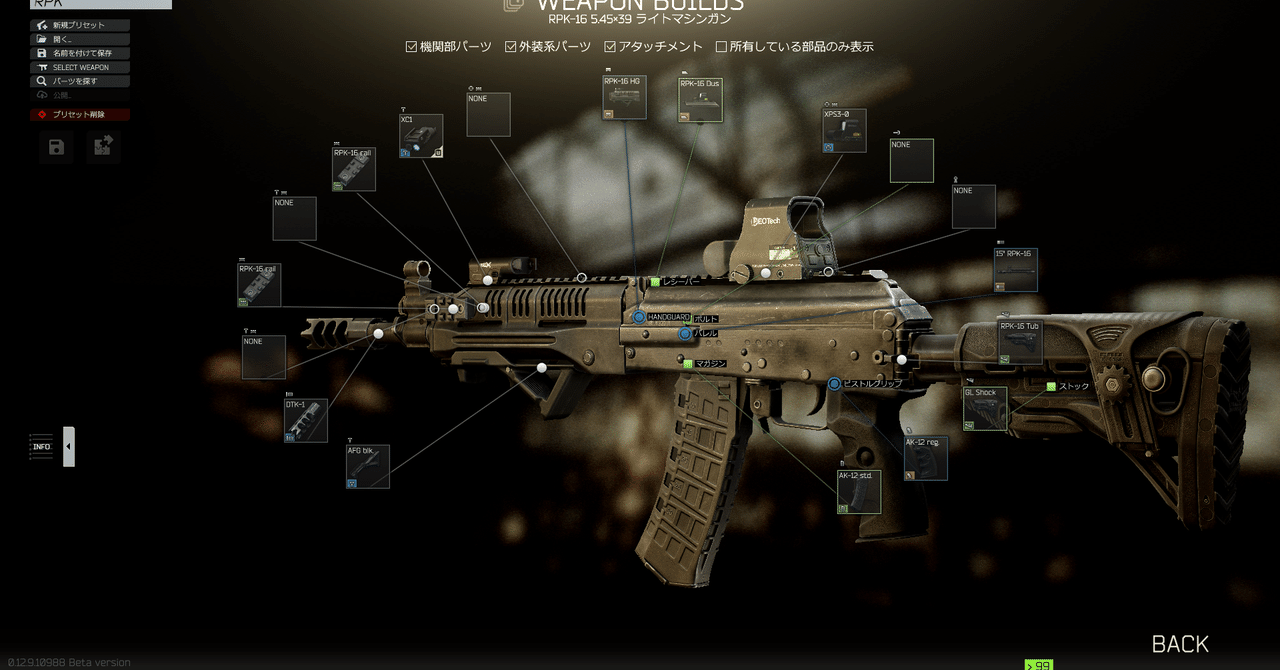Choose the RPK-16 HG handguard slot
Viewport: 1280px width, 670px height.
624,98
